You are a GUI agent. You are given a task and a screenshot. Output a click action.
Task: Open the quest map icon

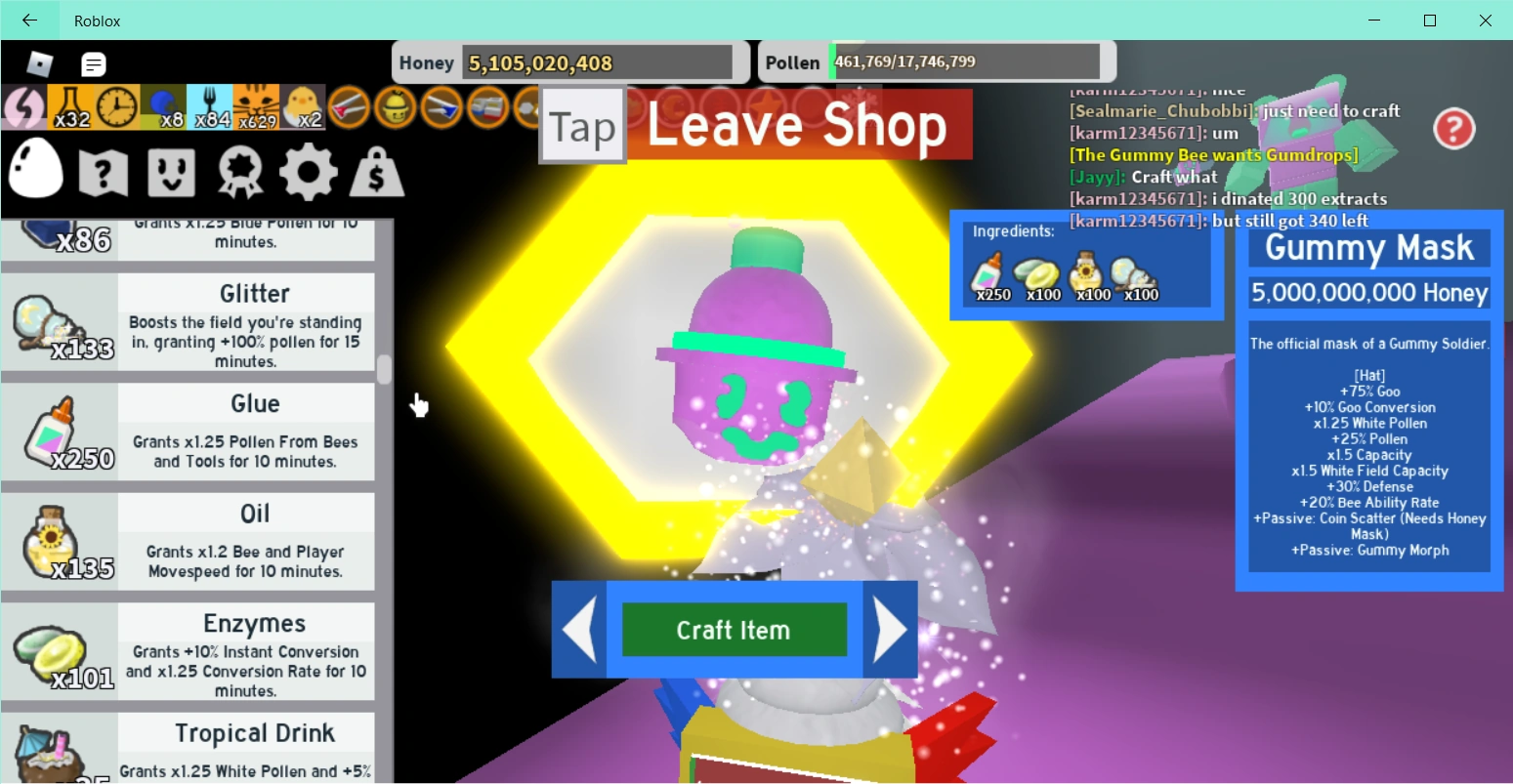coord(103,170)
